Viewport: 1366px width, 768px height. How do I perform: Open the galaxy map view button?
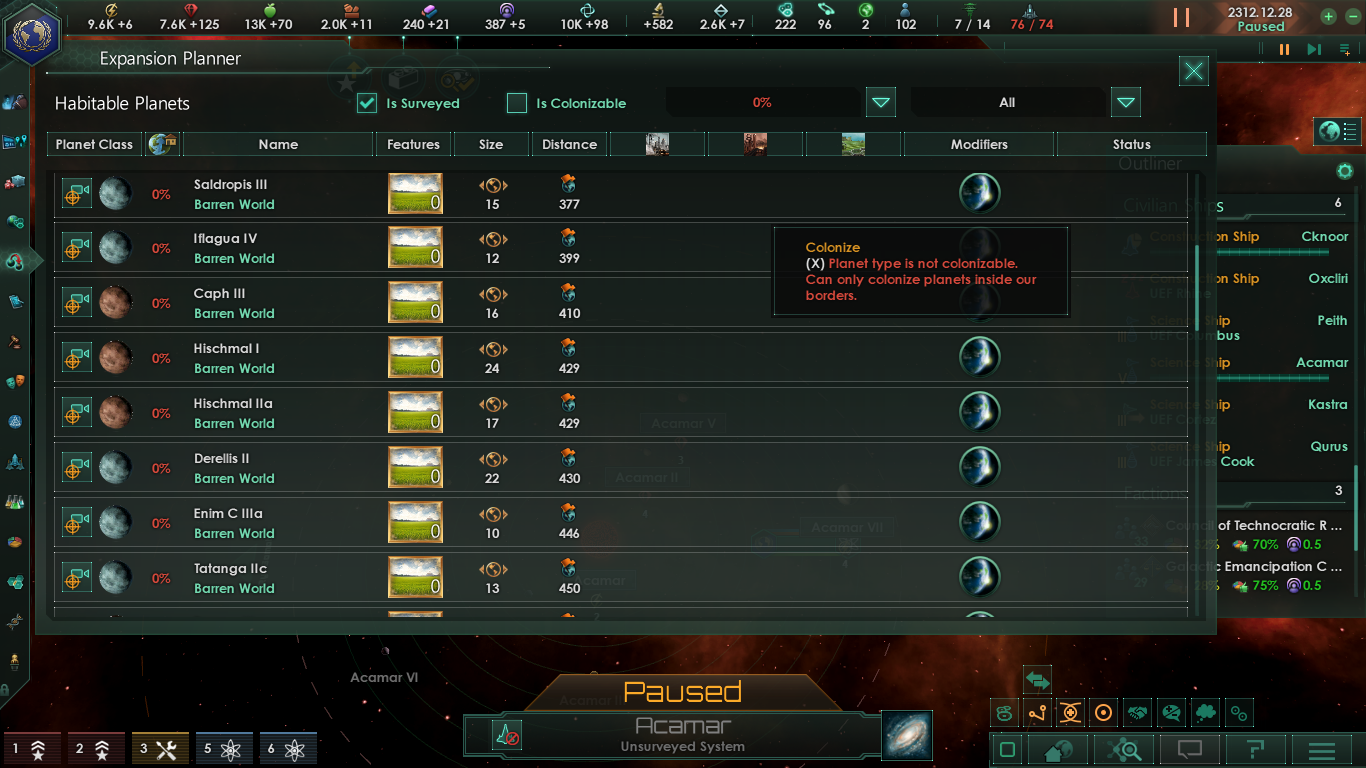pyautogui.click(x=907, y=735)
